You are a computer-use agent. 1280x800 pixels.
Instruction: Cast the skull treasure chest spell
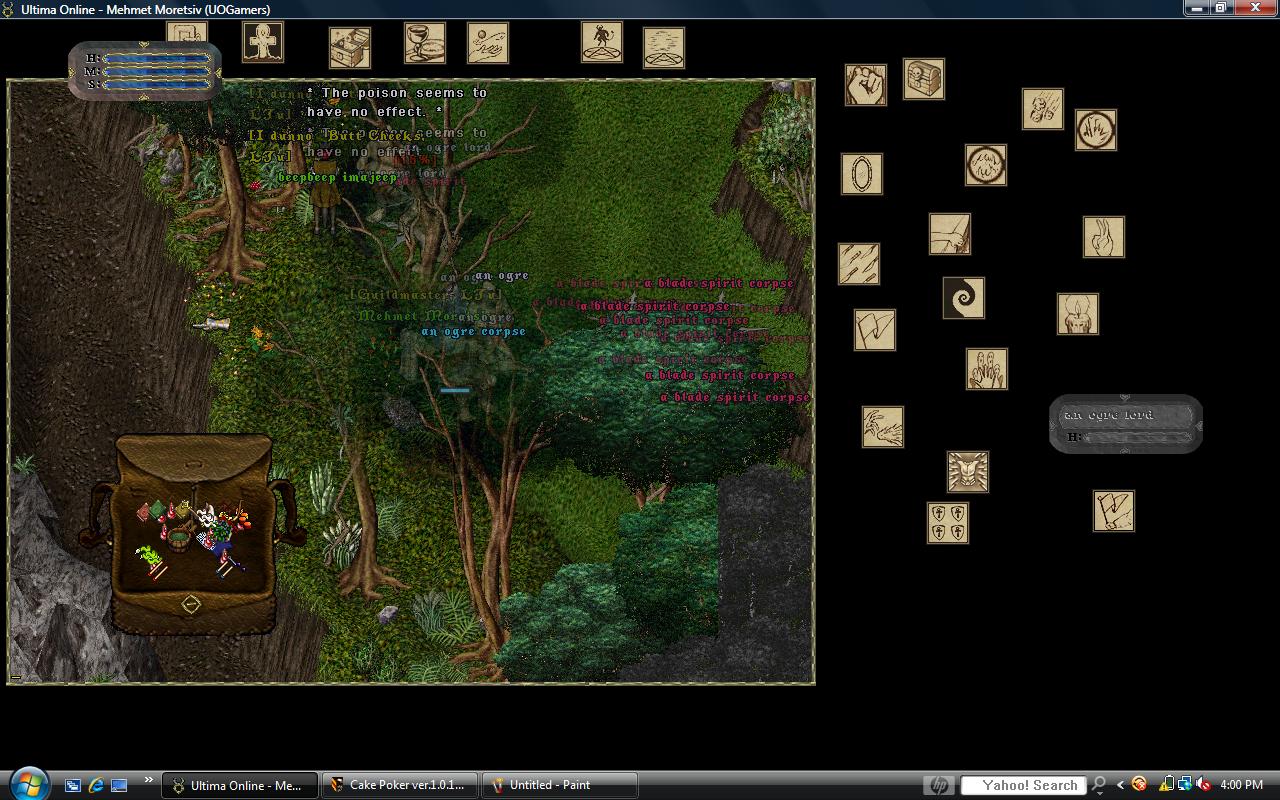[x=924, y=79]
